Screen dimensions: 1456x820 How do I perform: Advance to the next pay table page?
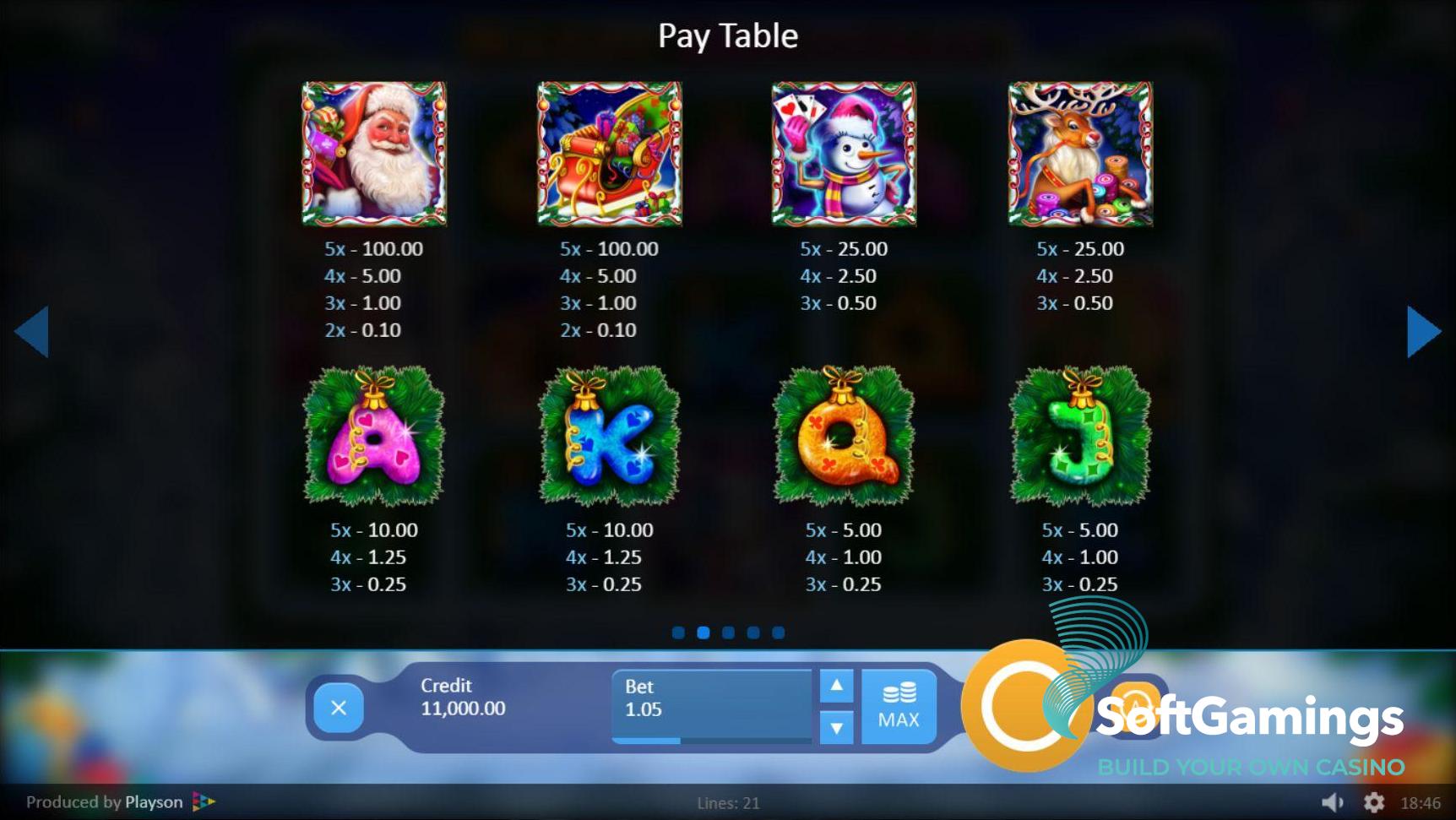coord(1422,332)
